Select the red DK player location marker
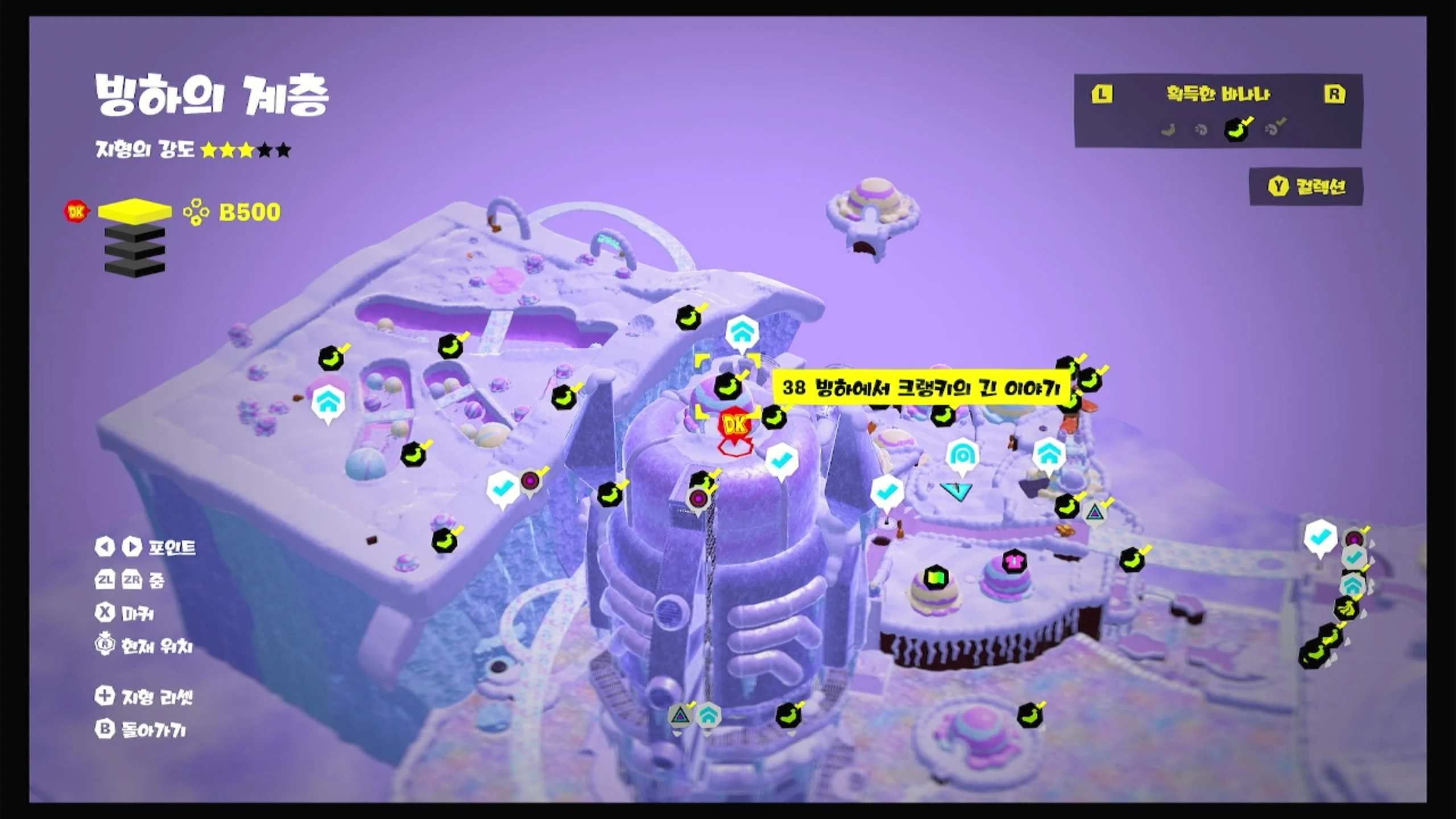This screenshot has width=1456, height=819. 735,424
